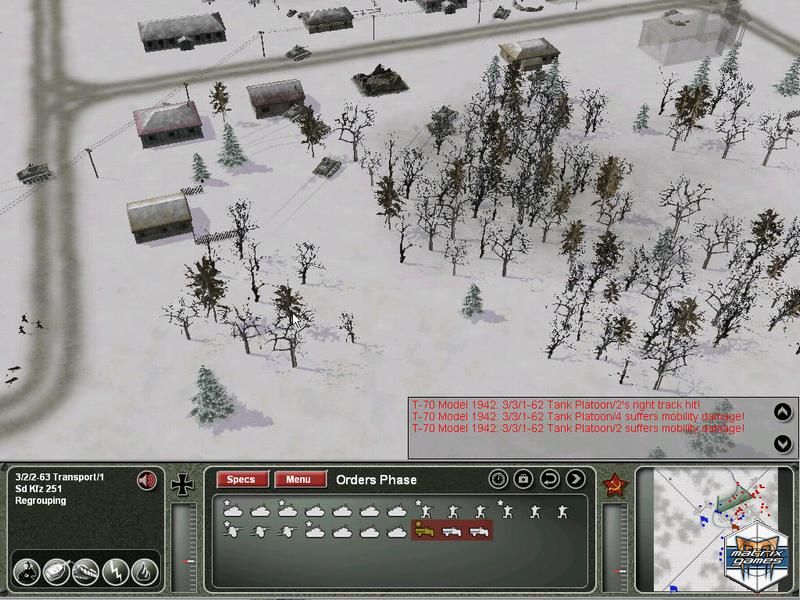This screenshot has width=800, height=600.
Task: Advance with the right arrow button
Action: pos(575,480)
